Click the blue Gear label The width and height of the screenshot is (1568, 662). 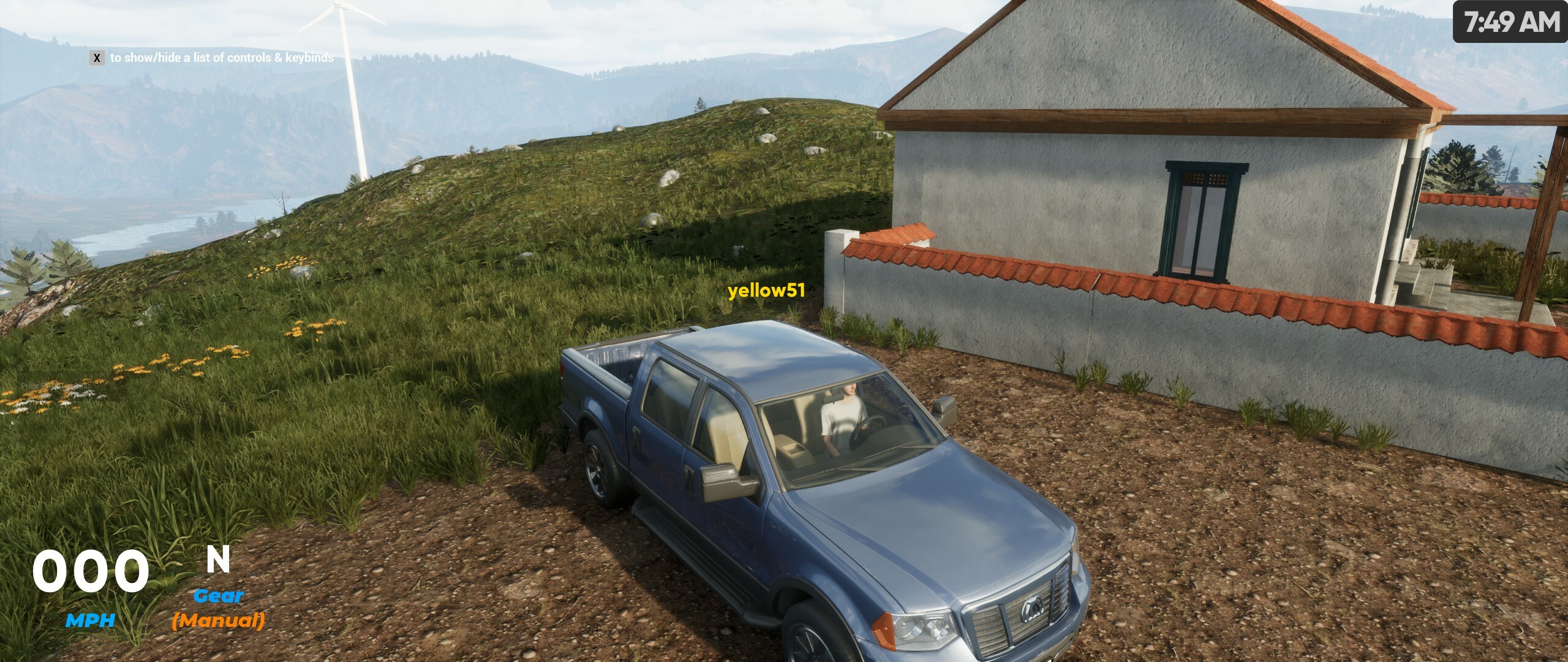pos(218,595)
